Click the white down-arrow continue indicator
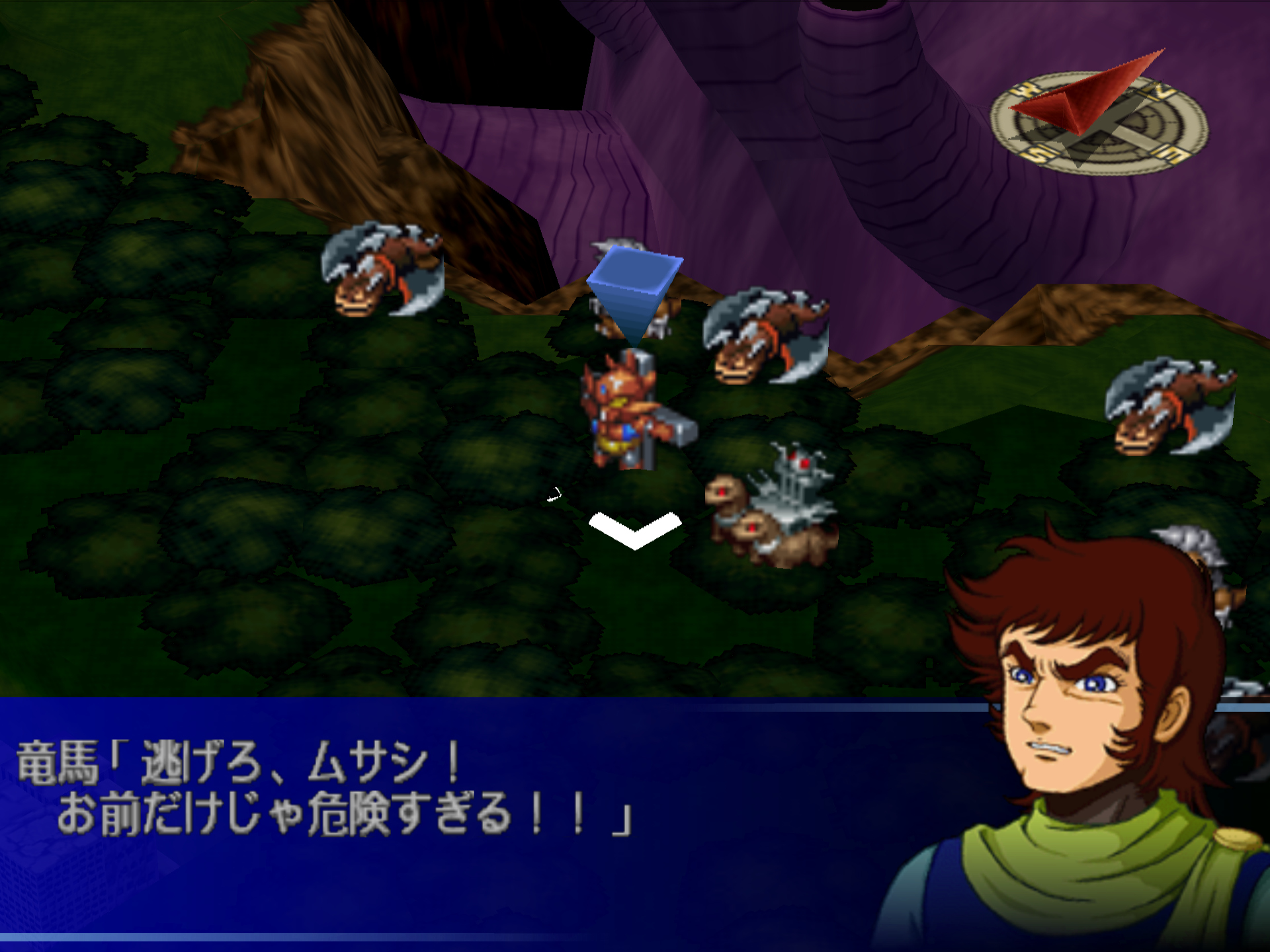 634,530
